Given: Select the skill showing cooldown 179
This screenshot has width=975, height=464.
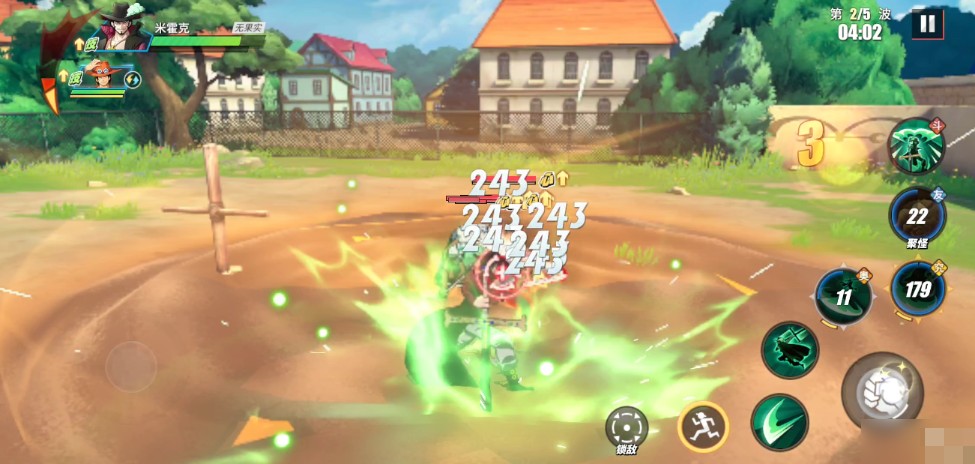Looking at the screenshot, I should (x=917, y=289).
